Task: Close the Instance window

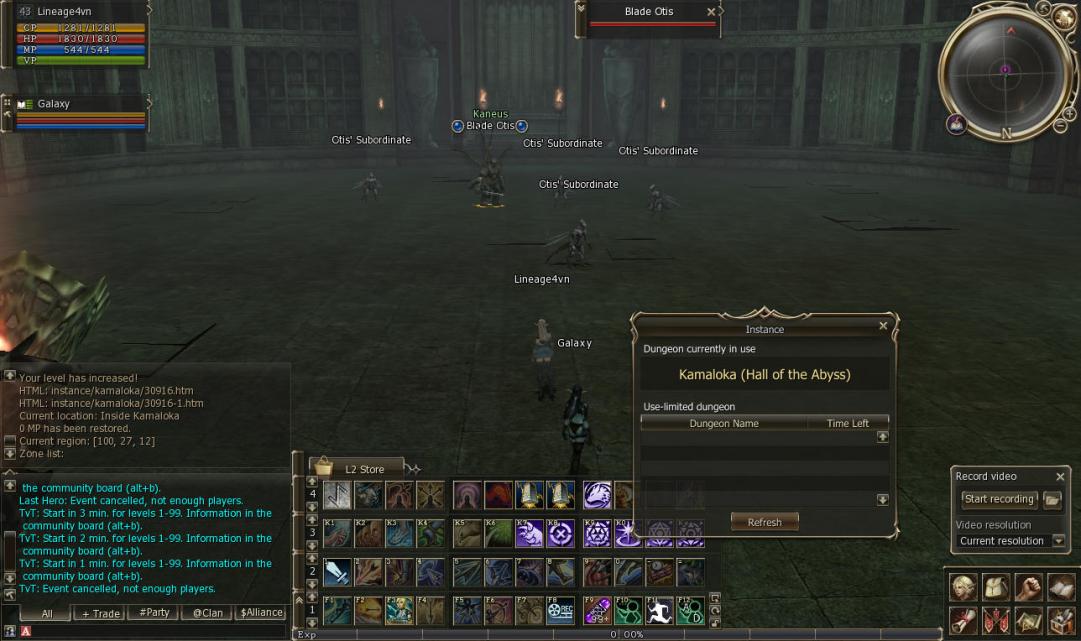Action: click(x=883, y=326)
